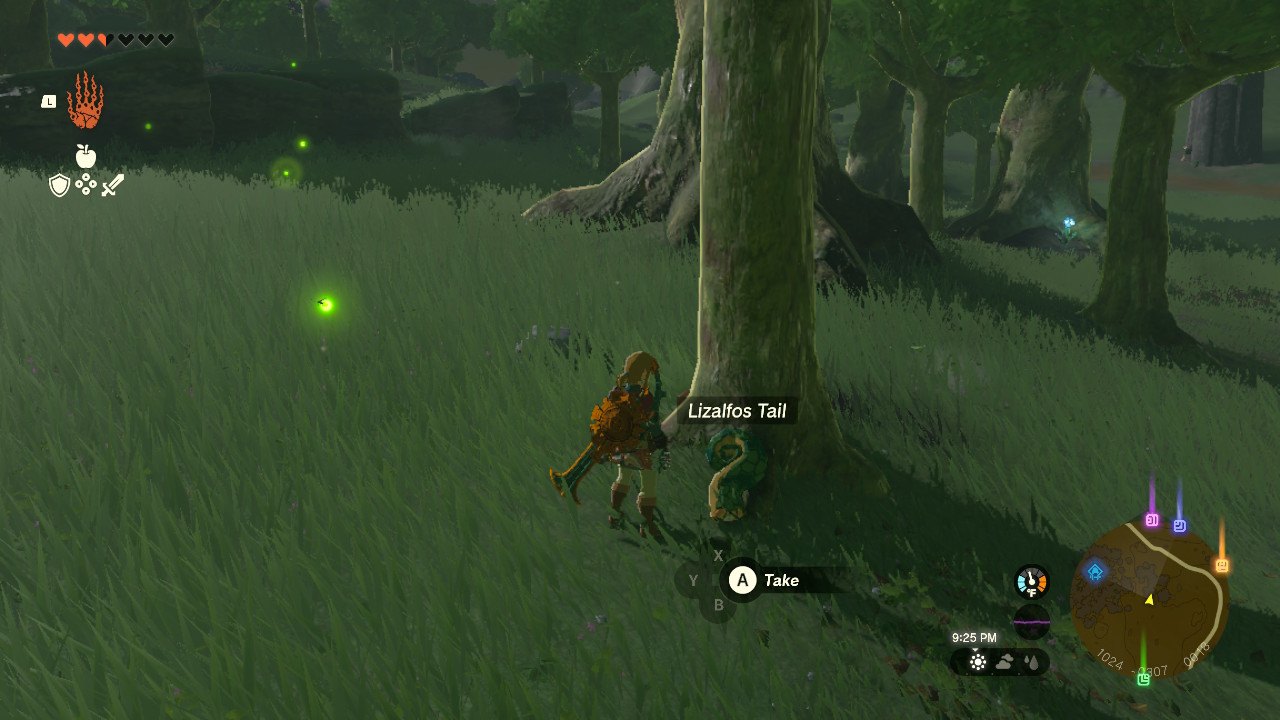Click the purple noise detection meter

1030,622
